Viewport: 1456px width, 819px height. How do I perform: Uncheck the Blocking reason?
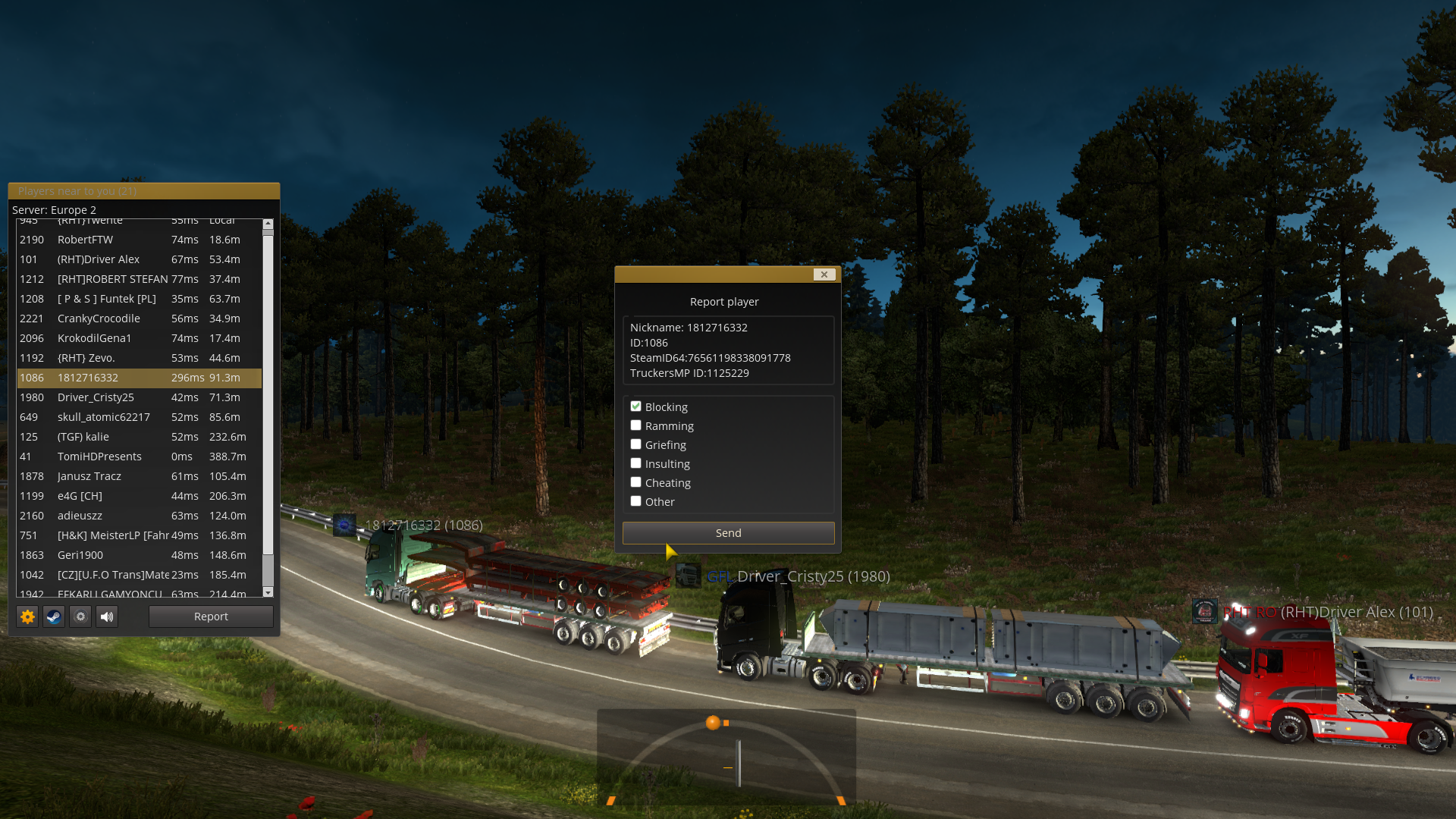[x=636, y=406]
